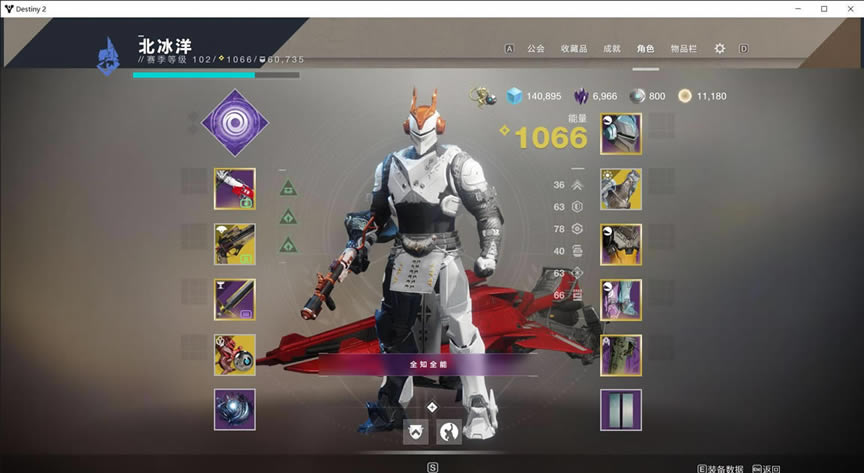Open the Ghost shell slot
Screen dimensions: 864x473
pyautogui.click(x=234, y=354)
